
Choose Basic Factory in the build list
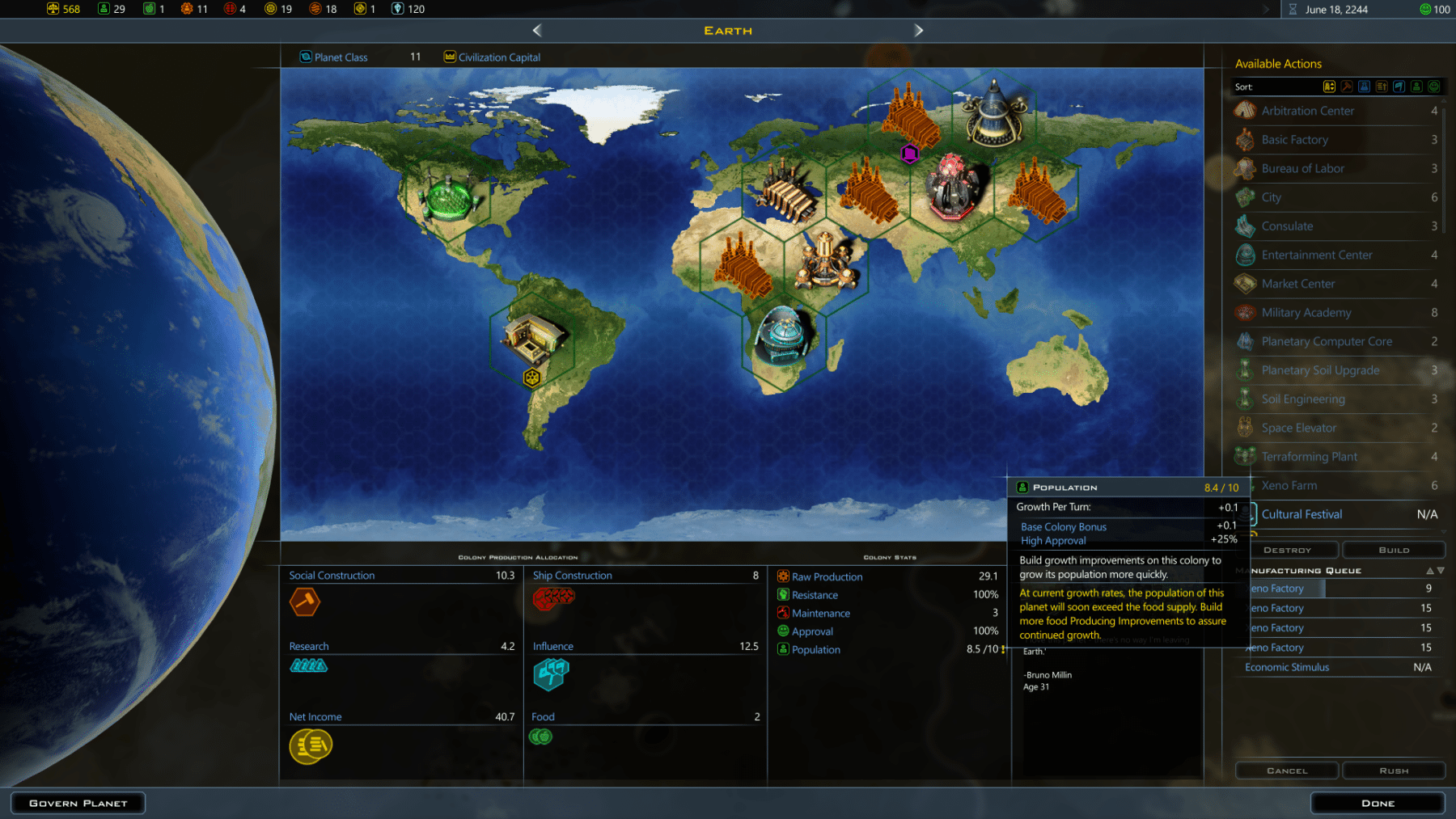pos(1294,140)
